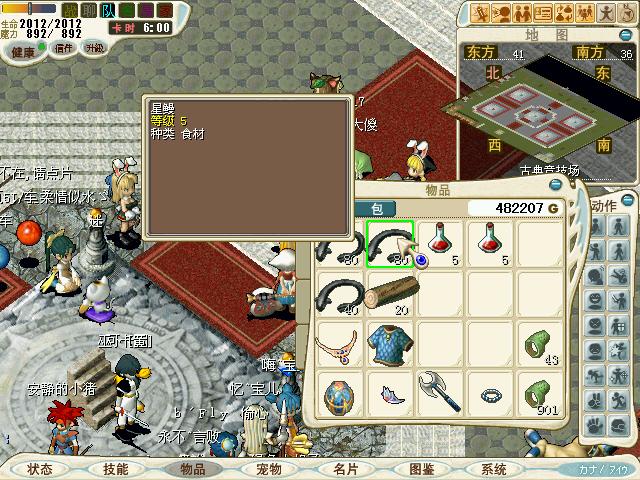
Task: Open the 技能 (Skills) menu
Action: (x=115, y=468)
